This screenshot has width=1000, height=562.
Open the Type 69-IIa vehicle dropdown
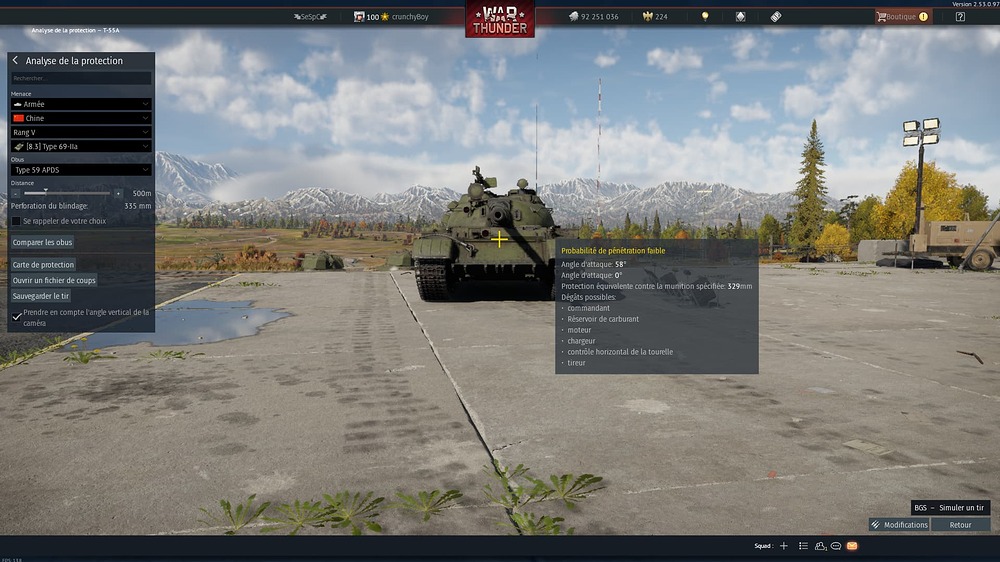point(81,146)
